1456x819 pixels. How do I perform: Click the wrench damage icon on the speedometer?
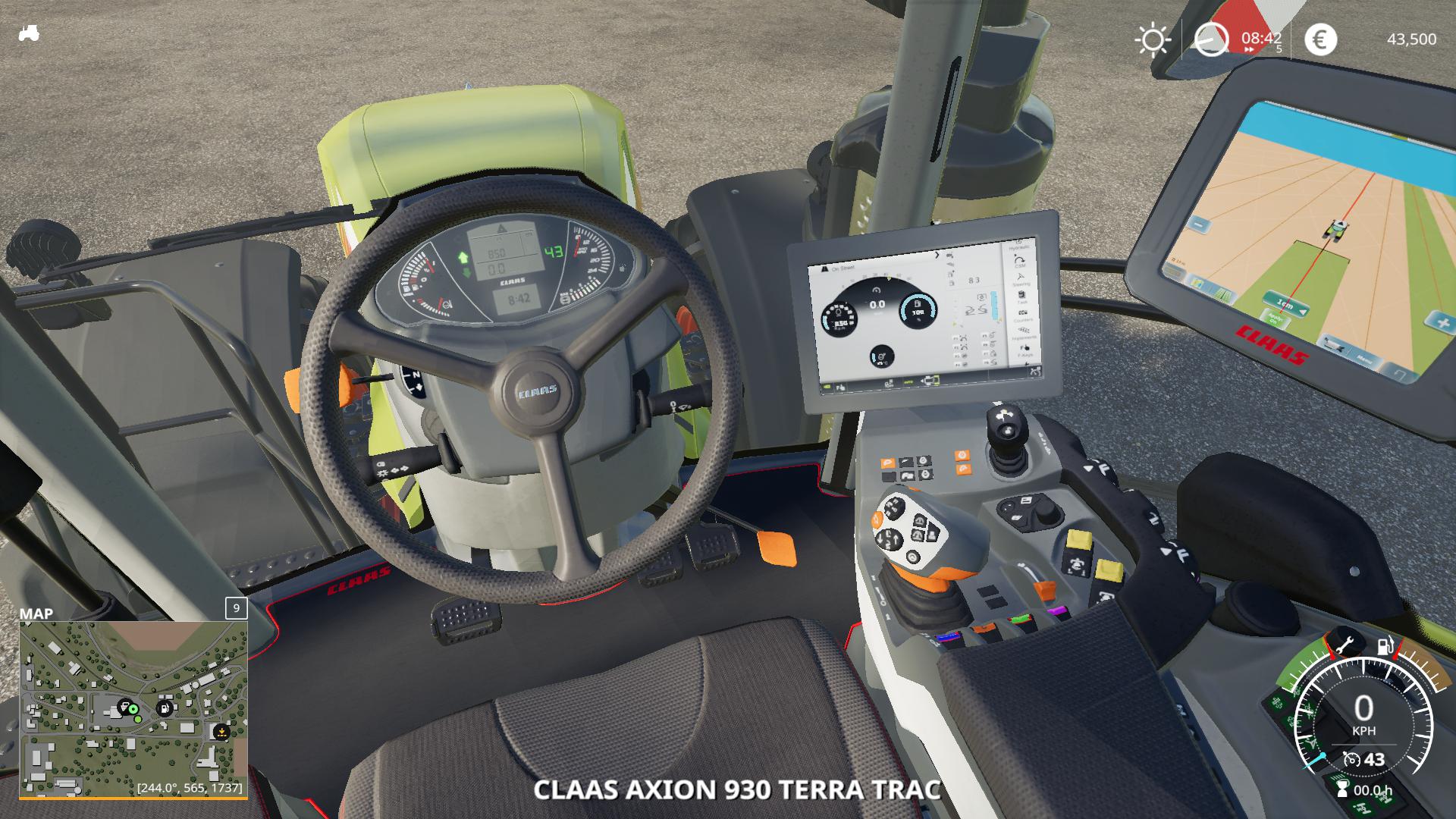[x=1343, y=643]
